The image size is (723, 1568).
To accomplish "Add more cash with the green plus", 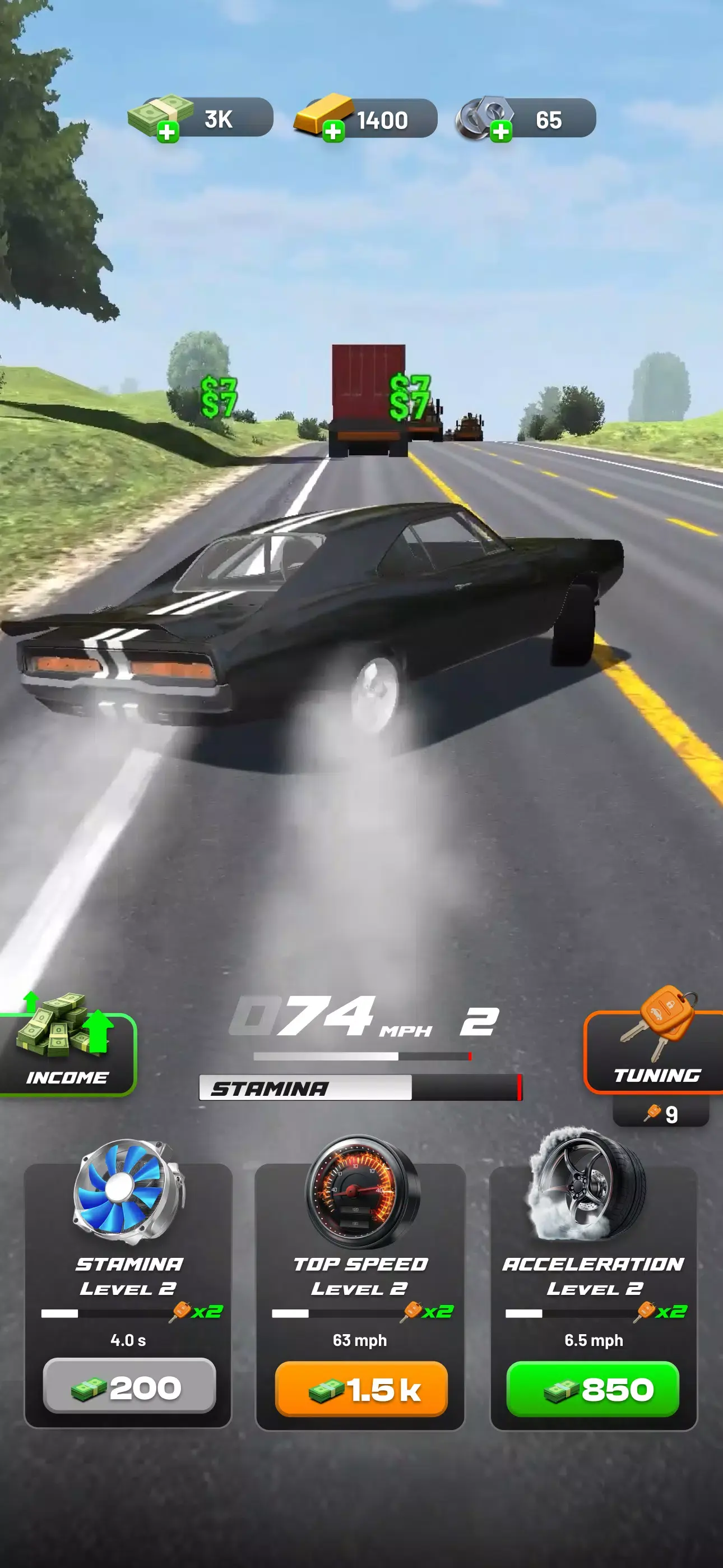I will [x=167, y=131].
